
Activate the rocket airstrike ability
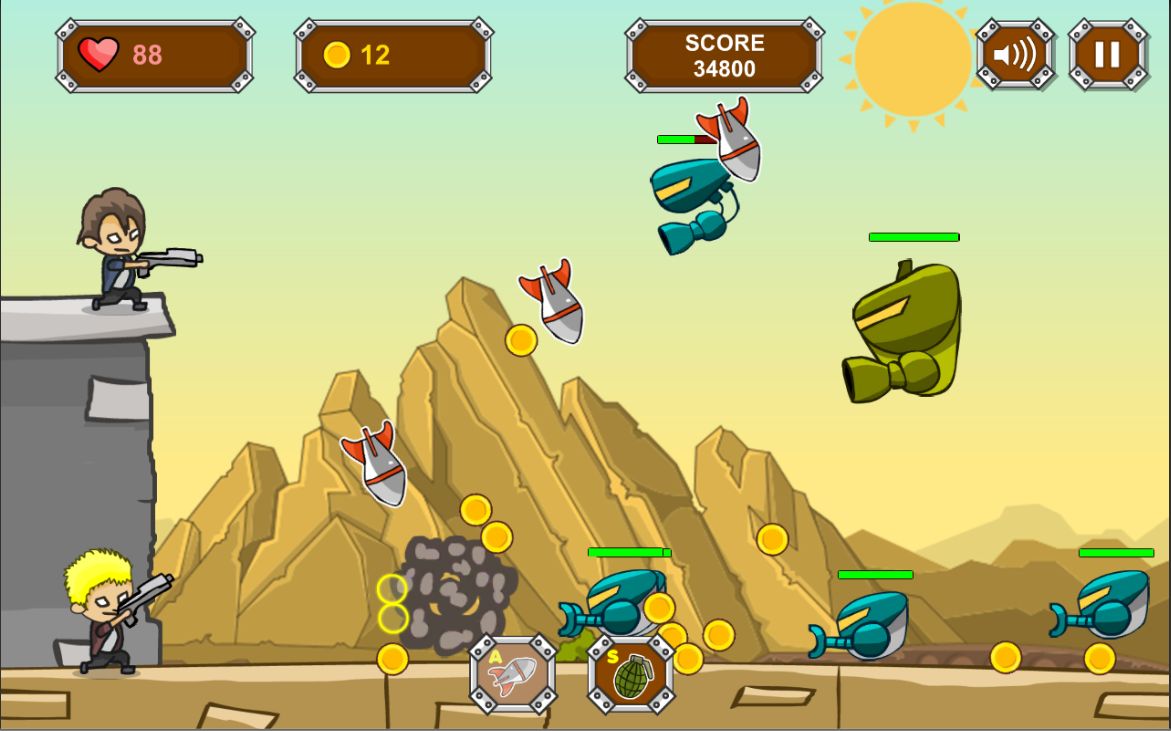click(x=513, y=674)
